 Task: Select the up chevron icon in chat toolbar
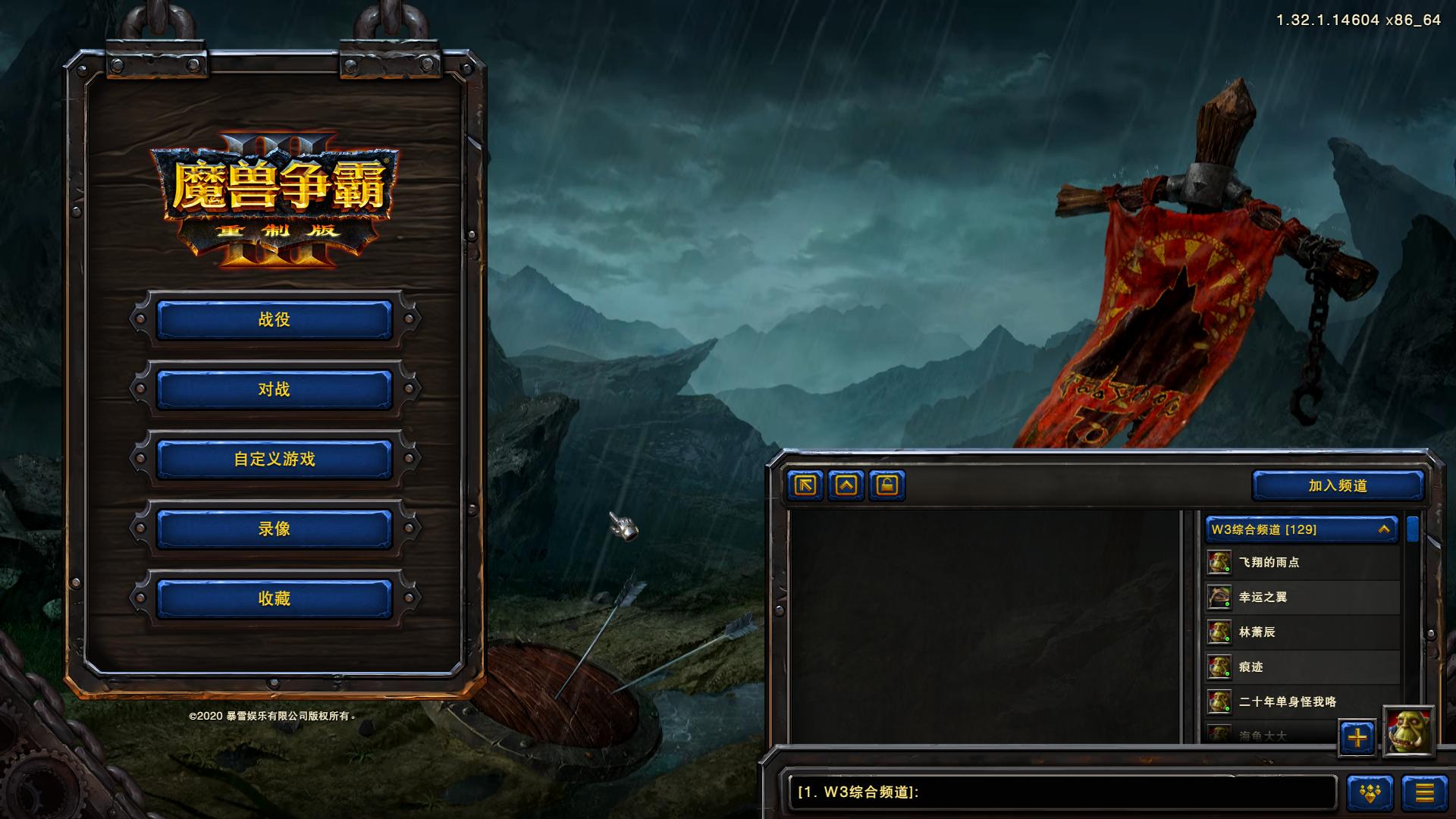(x=846, y=485)
